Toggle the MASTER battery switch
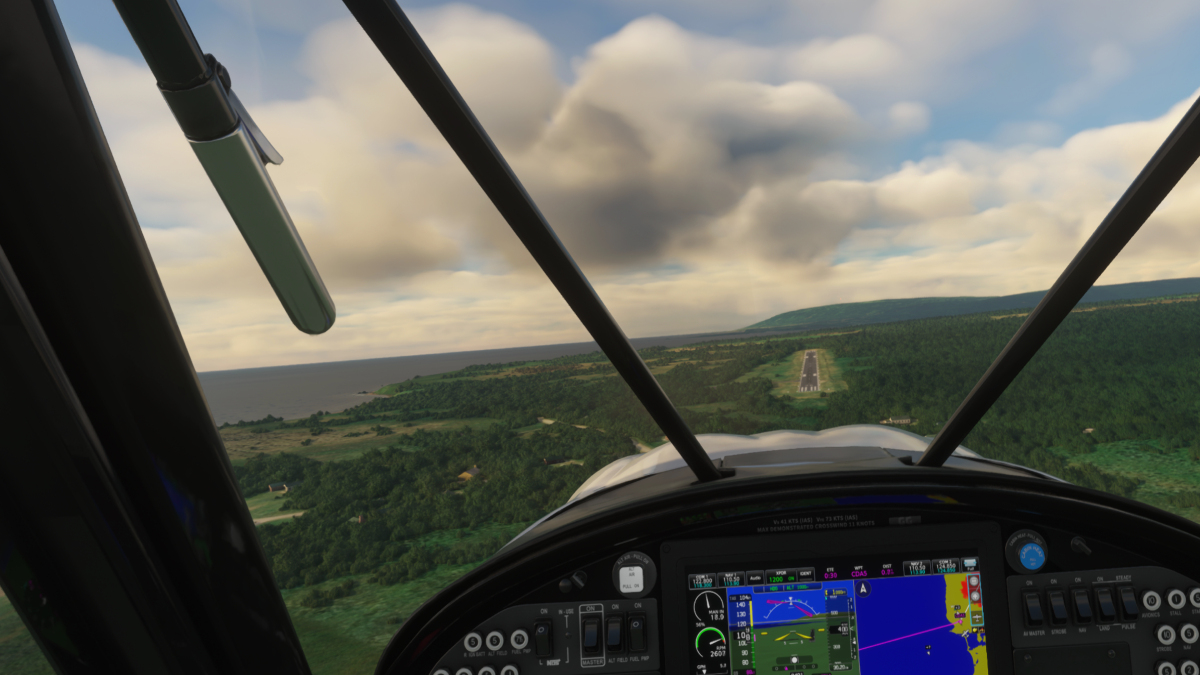Screen dimensions: 1200x675 tap(592, 633)
